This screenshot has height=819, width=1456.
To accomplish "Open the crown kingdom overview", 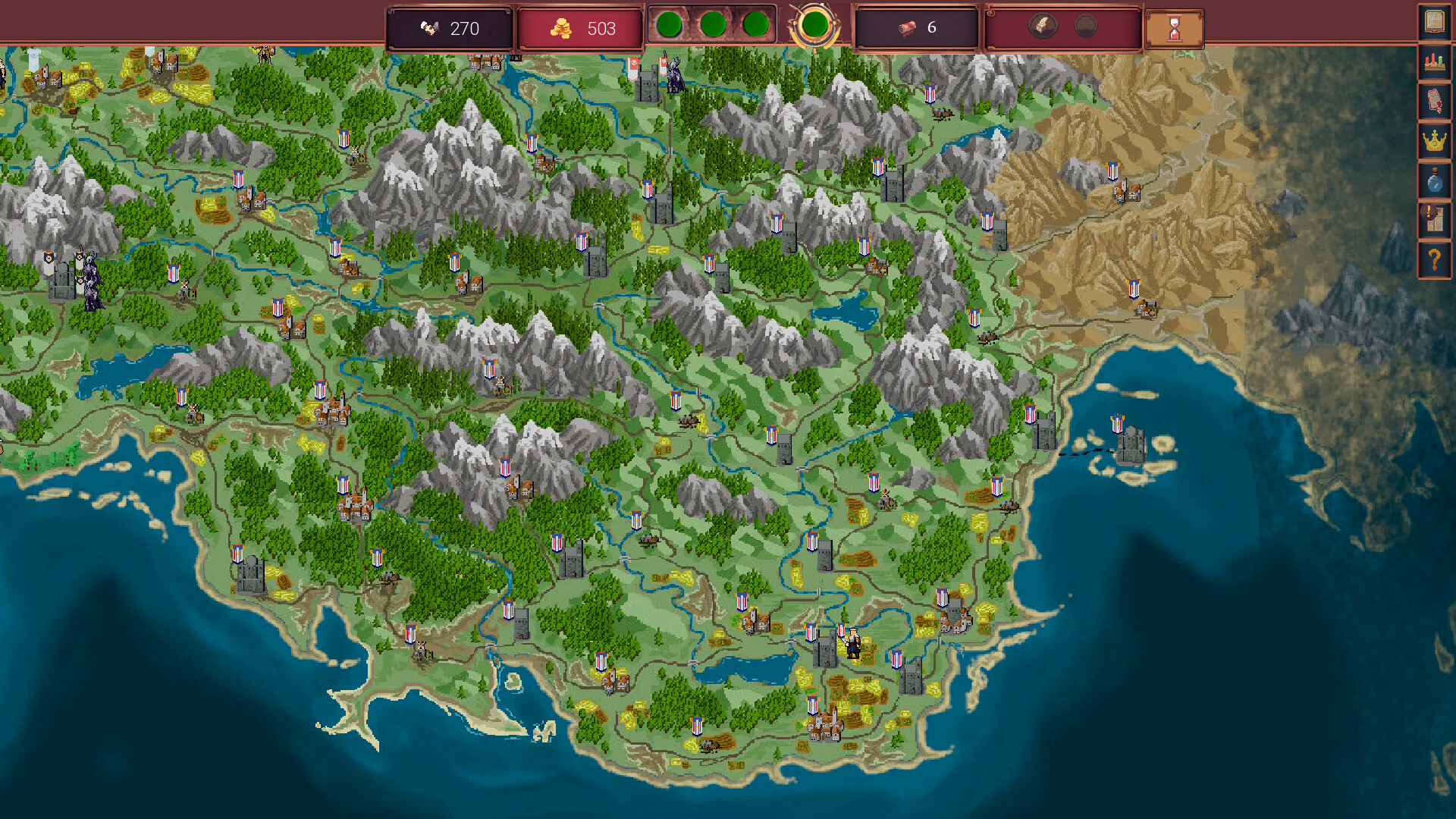I will 1434,141.
